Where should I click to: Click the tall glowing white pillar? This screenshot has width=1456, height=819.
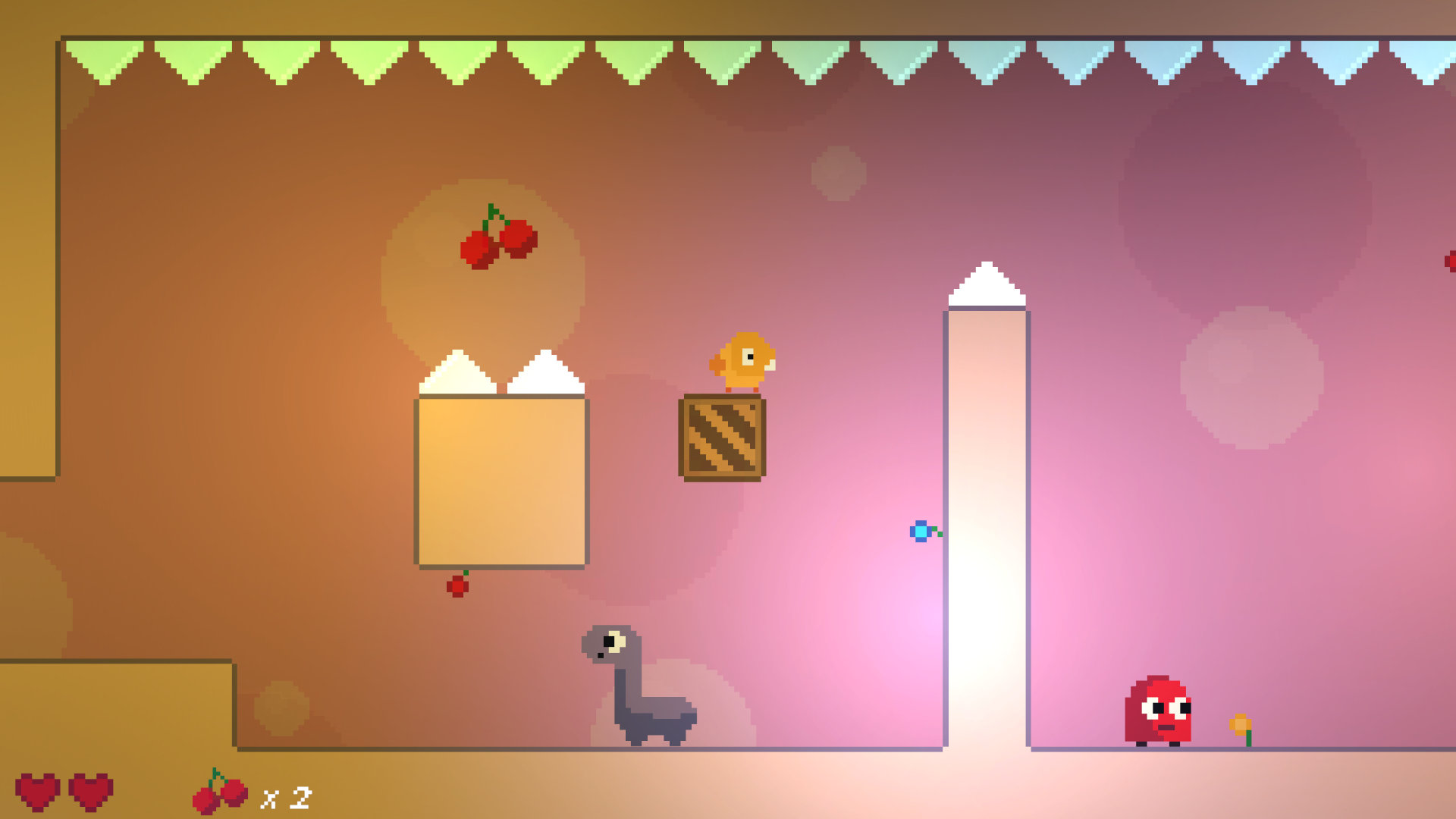(x=986, y=531)
